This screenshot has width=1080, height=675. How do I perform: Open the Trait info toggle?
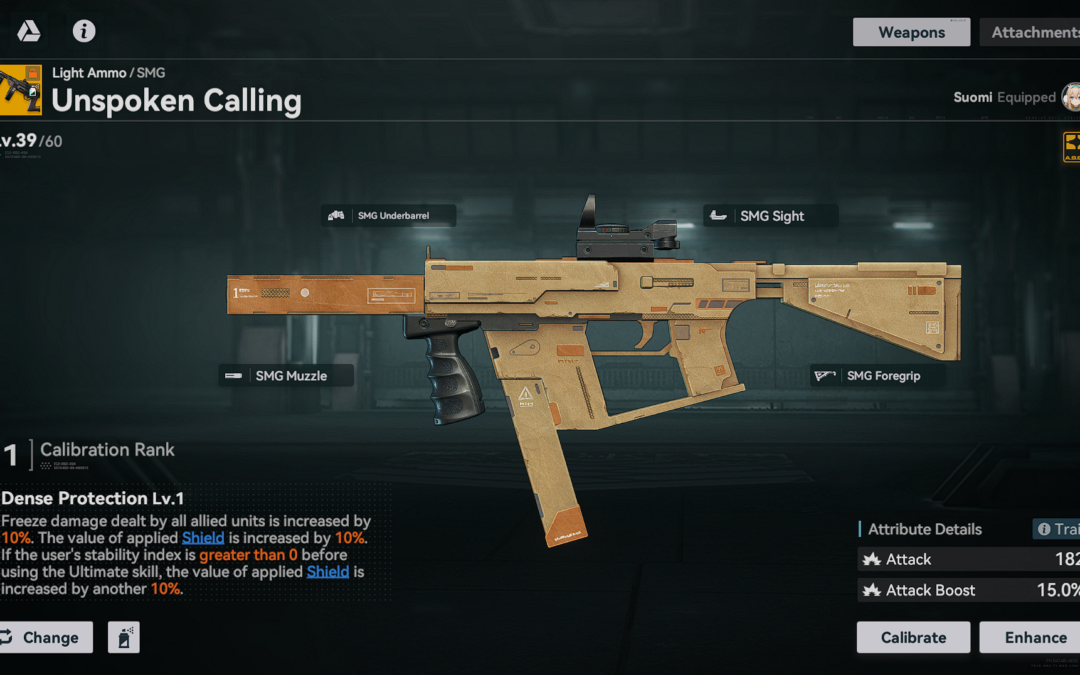coord(1057,529)
